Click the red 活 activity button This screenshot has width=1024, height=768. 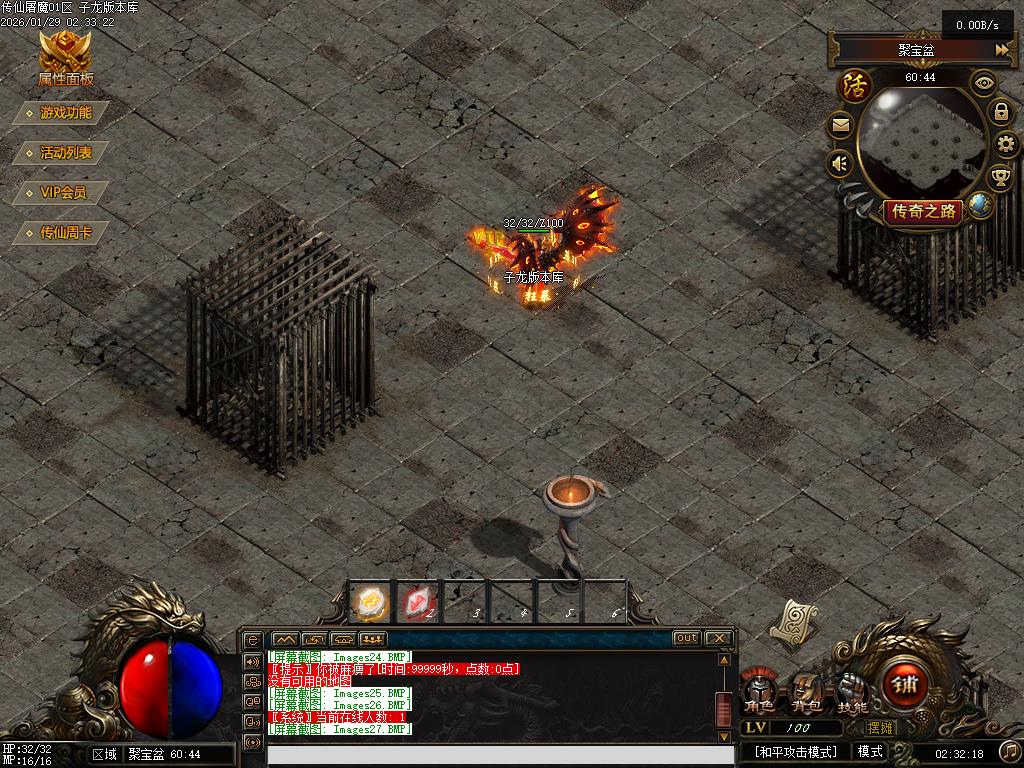click(x=855, y=84)
